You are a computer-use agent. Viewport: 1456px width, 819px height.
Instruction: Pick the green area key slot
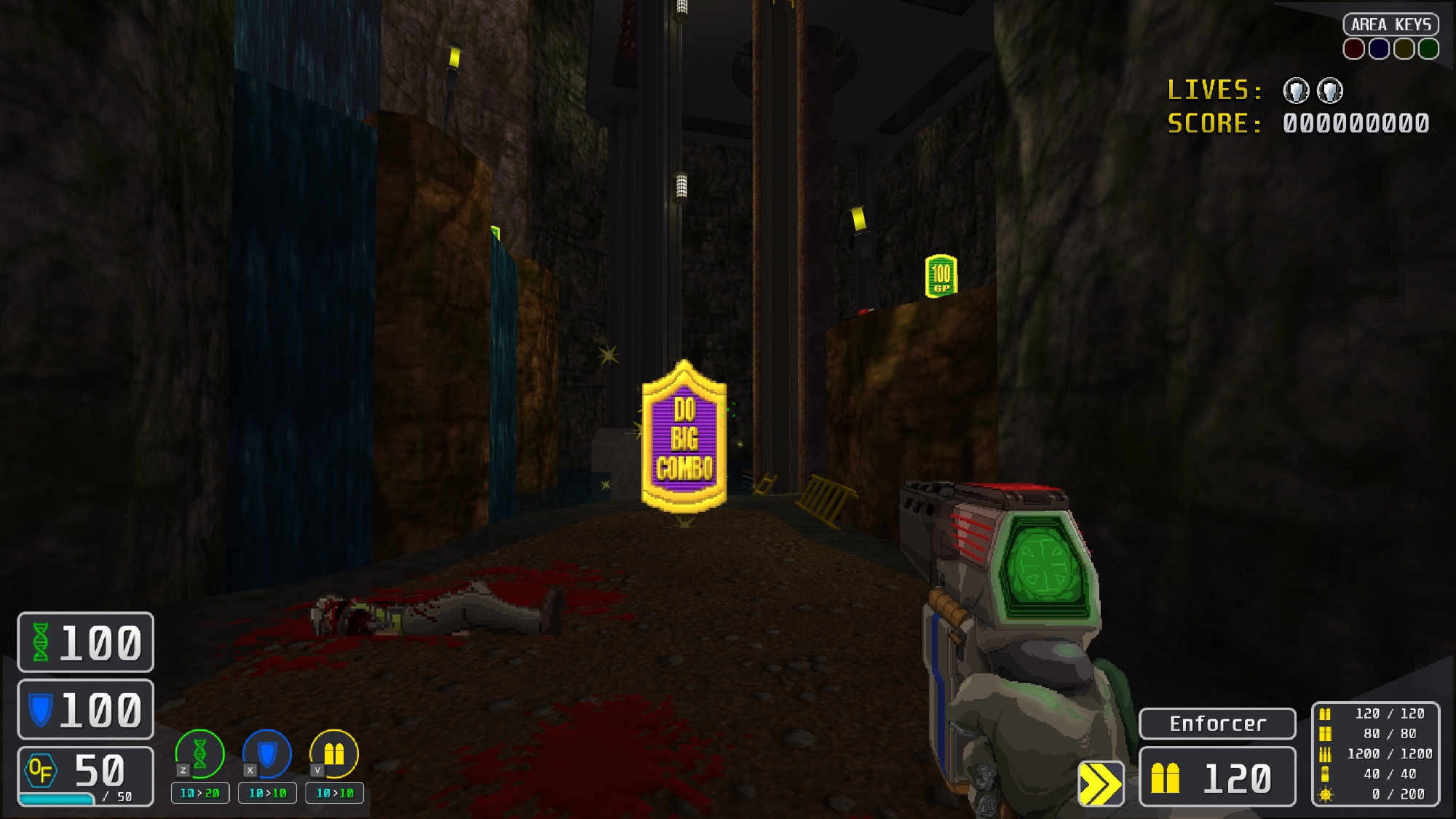(x=1428, y=49)
